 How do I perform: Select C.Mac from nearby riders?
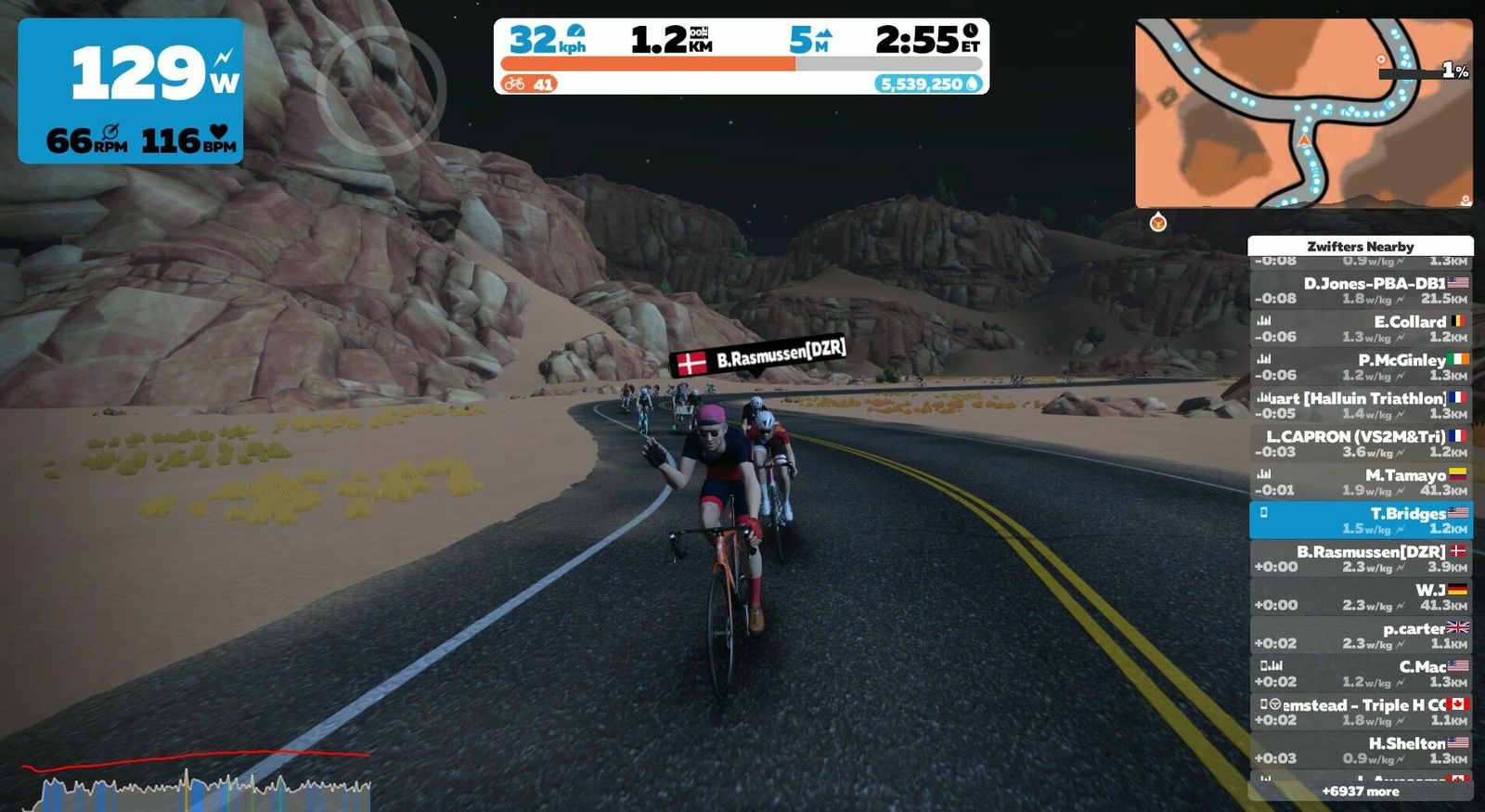point(1361,674)
